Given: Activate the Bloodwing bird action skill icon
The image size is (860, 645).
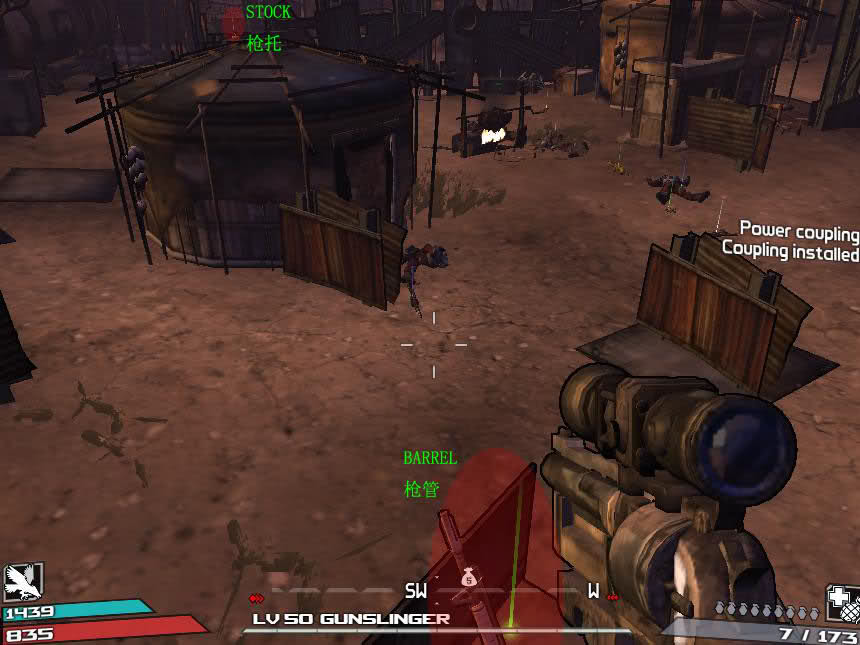Looking at the screenshot, I should [21, 582].
